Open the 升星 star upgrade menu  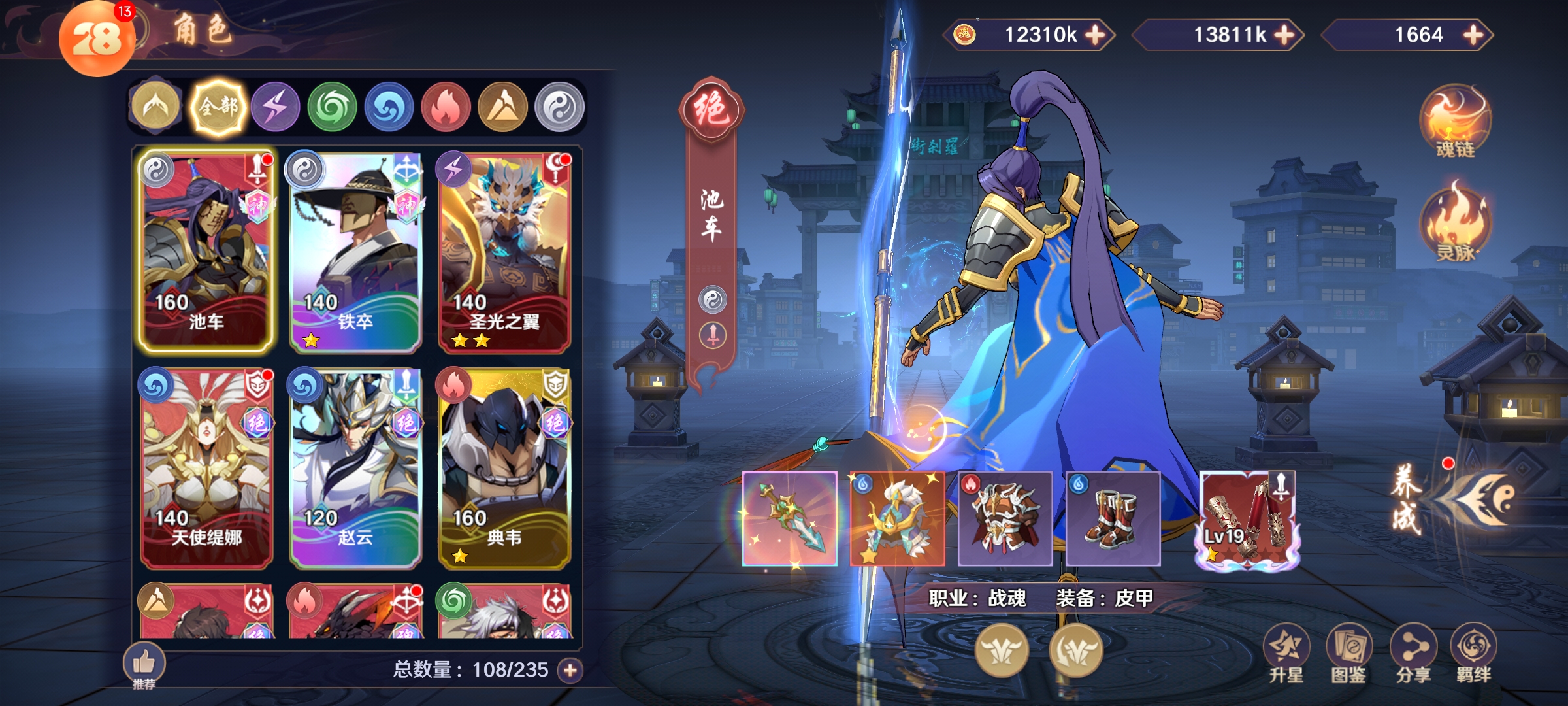click(x=1286, y=654)
